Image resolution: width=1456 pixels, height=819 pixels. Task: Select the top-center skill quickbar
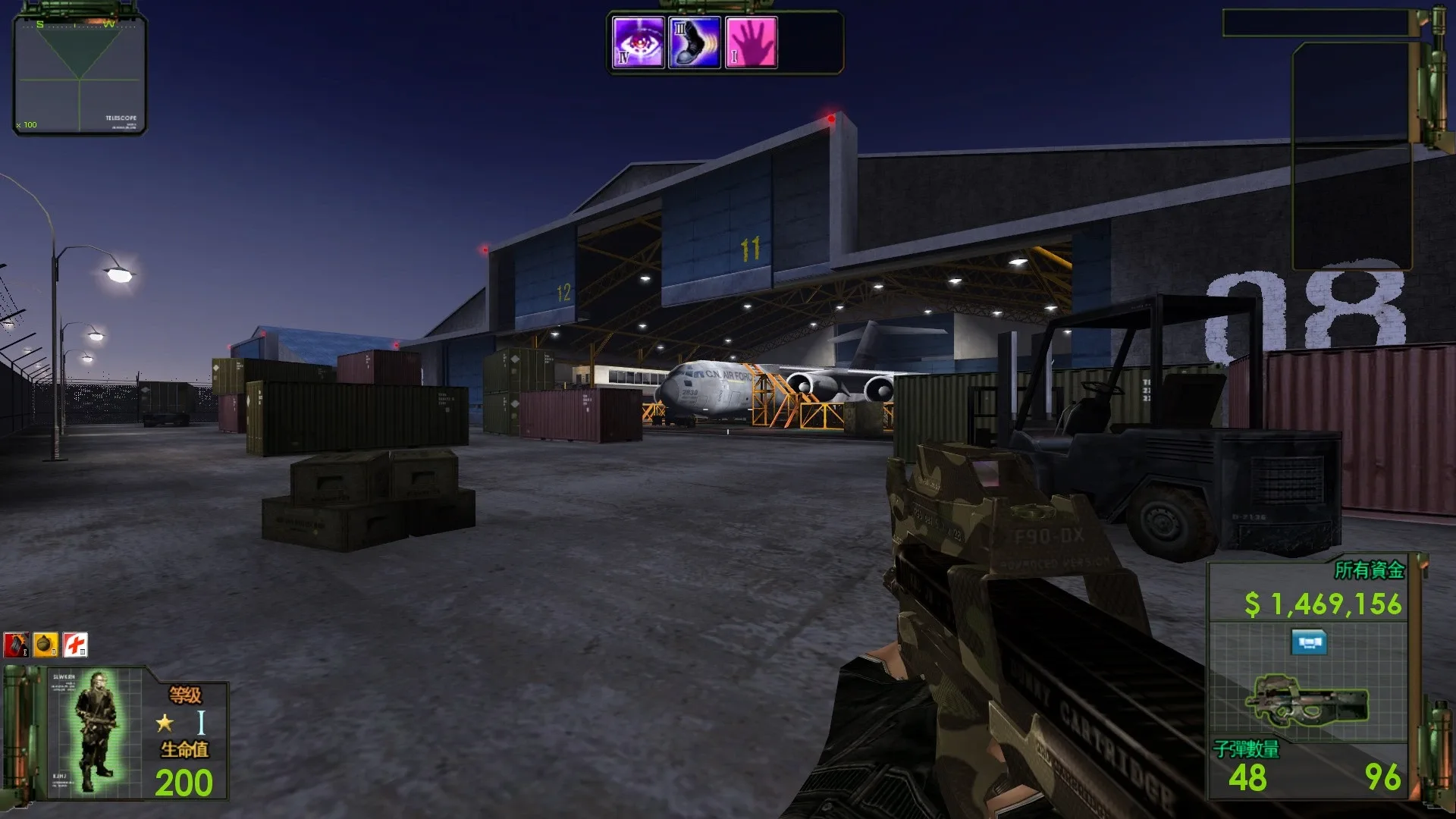(724, 42)
